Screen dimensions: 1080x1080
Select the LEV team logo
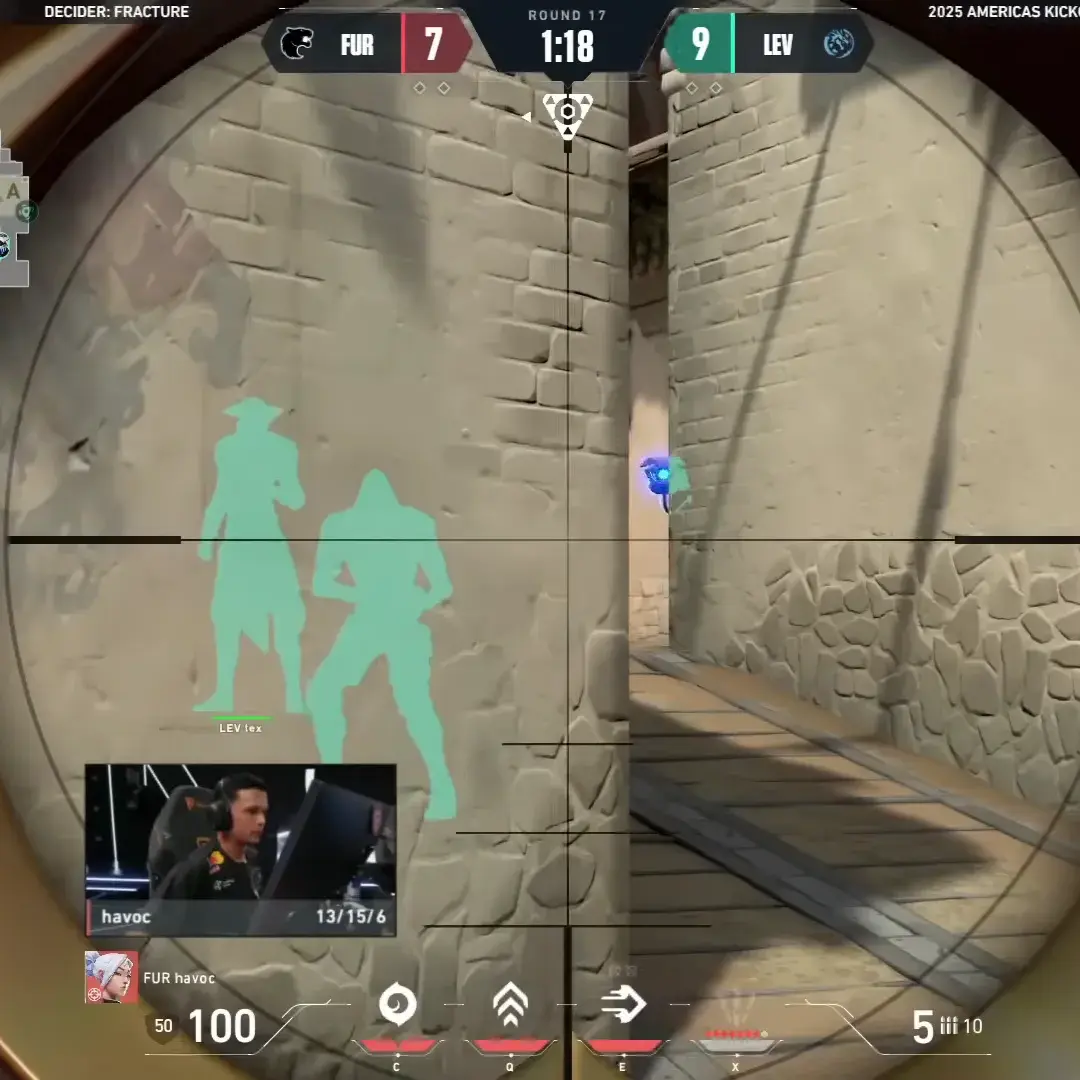click(838, 45)
